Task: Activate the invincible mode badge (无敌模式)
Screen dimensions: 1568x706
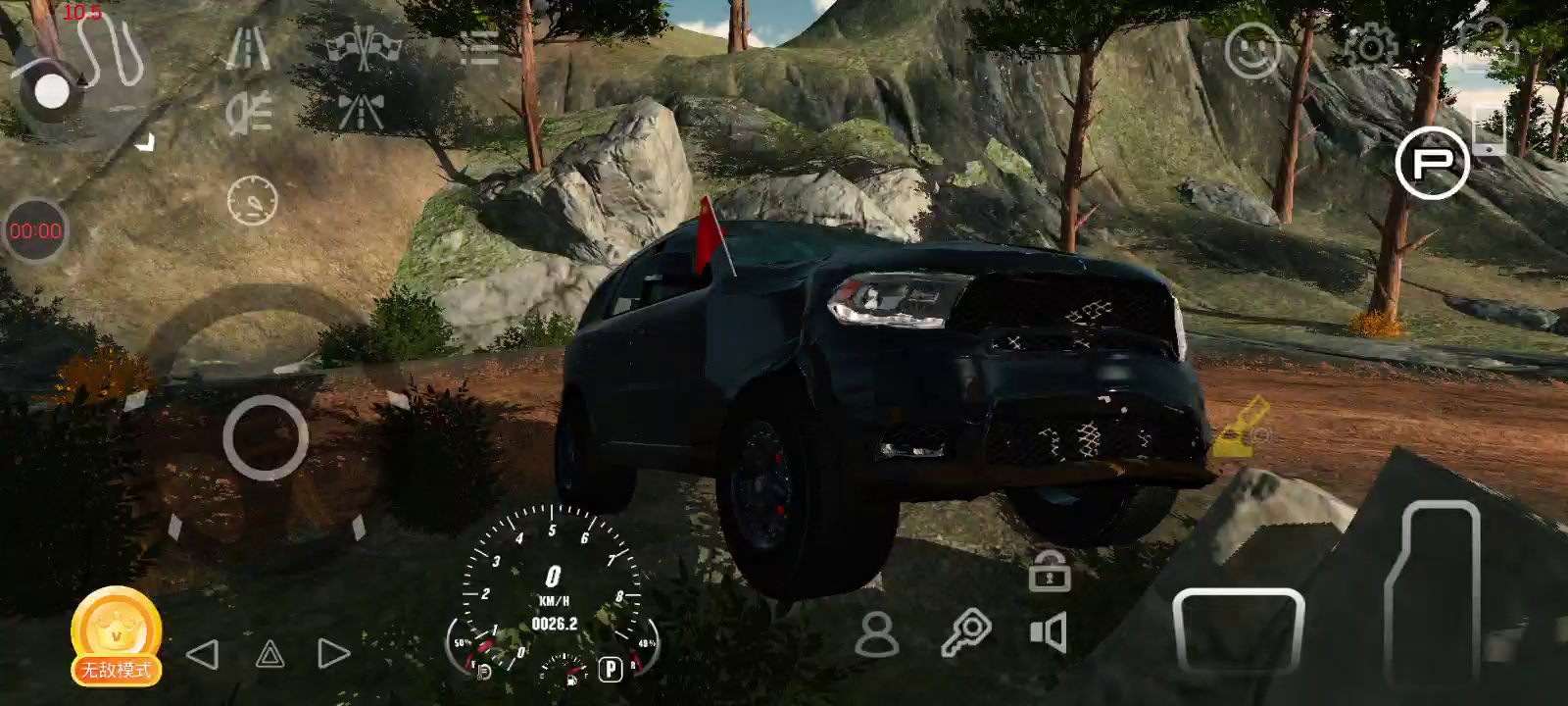Action: 116,636
